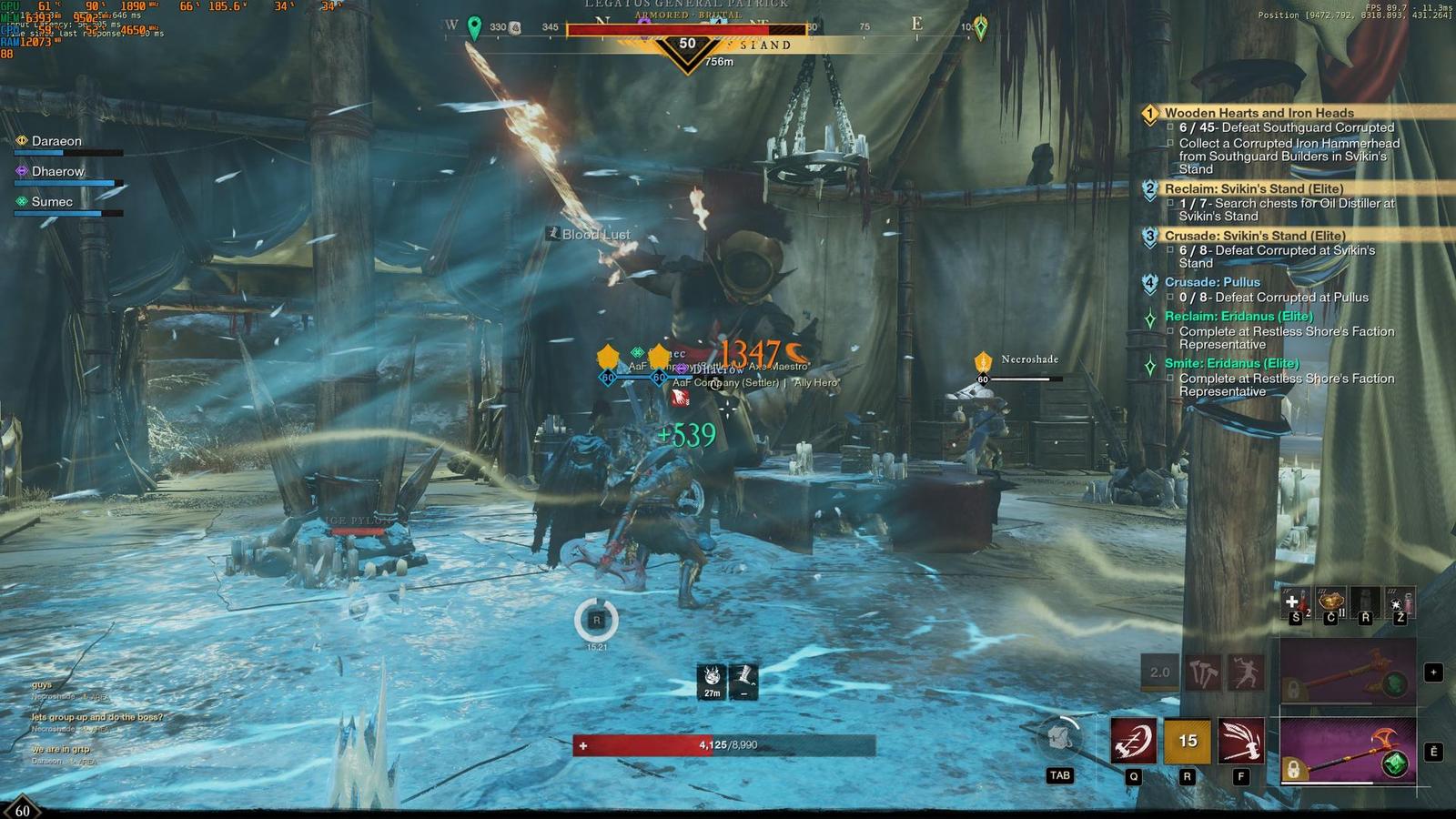Eat the food in the golden bowl slot
1456x819 pixels.
pyautogui.click(x=1330, y=602)
